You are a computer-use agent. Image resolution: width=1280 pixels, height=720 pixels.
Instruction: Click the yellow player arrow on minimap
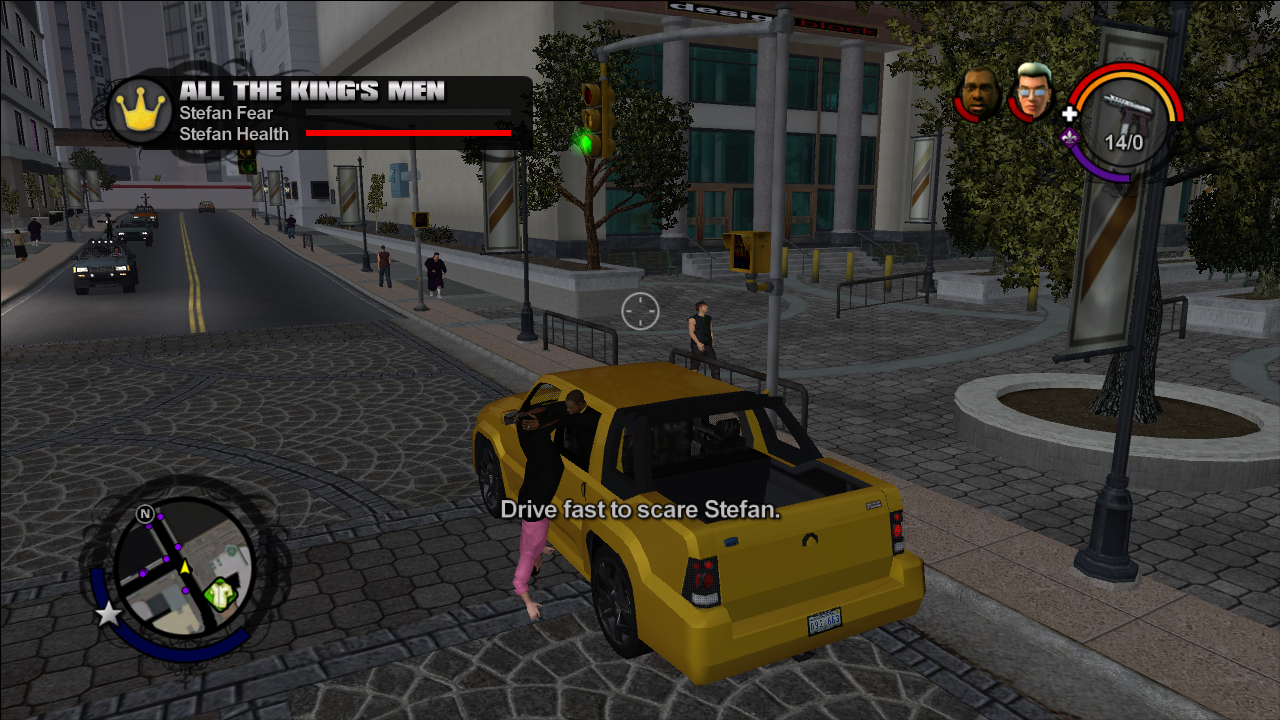tap(185, 567)
